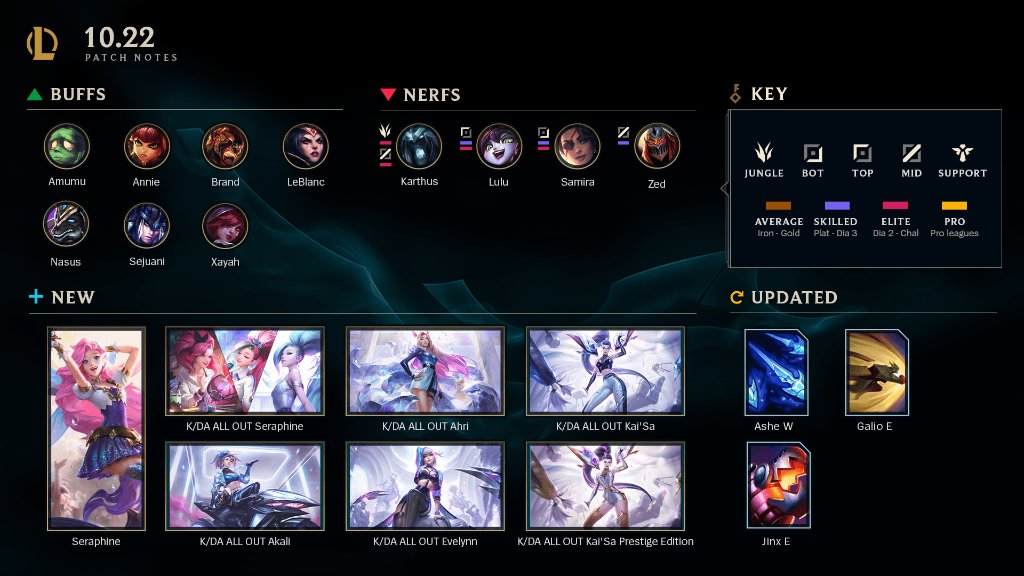Viewport: 1024px width, 576px height.
Task: Click the Sejuani champion icon
Action: (146, 225)
